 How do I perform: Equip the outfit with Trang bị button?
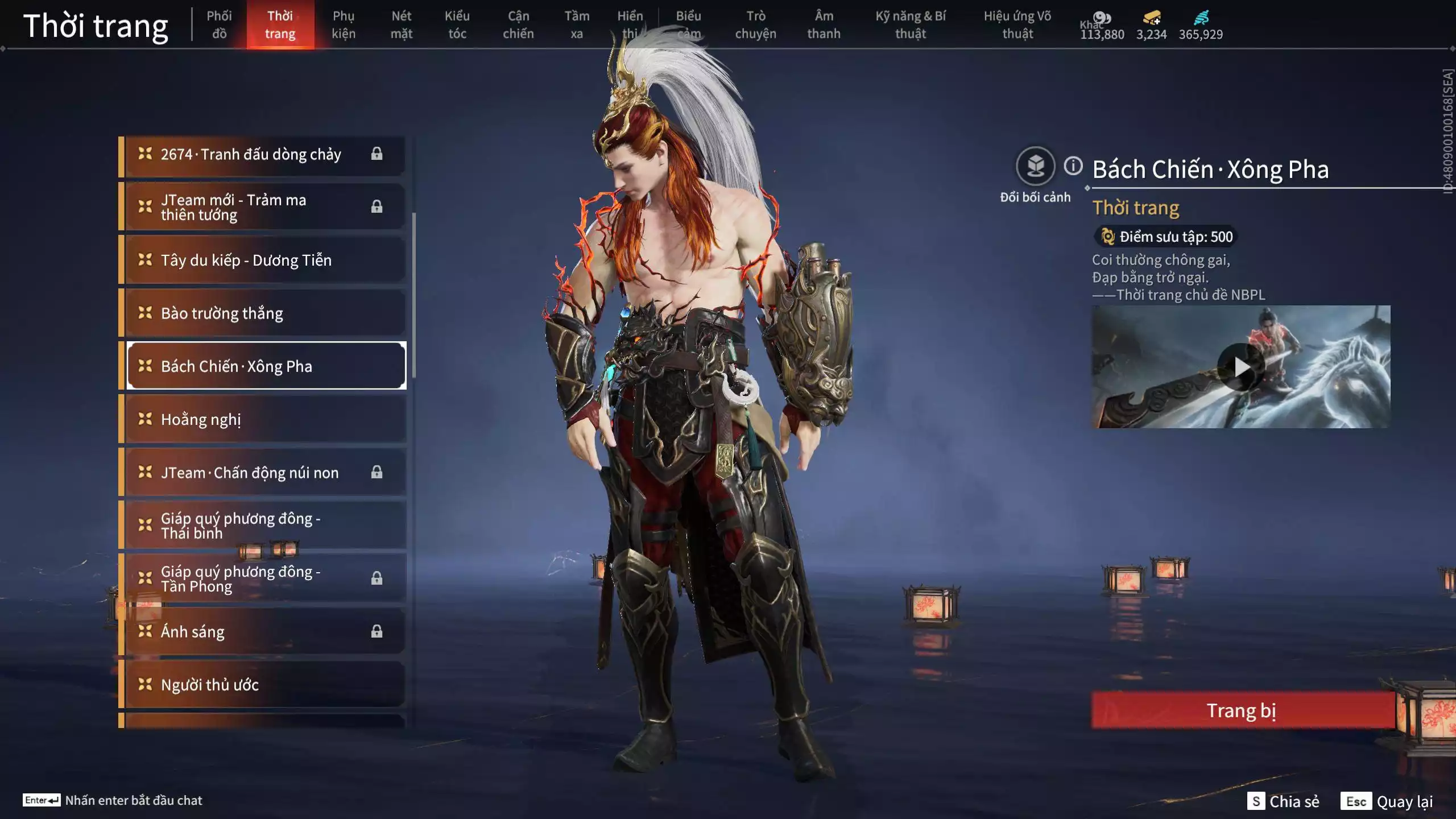tap(1242, 710)
